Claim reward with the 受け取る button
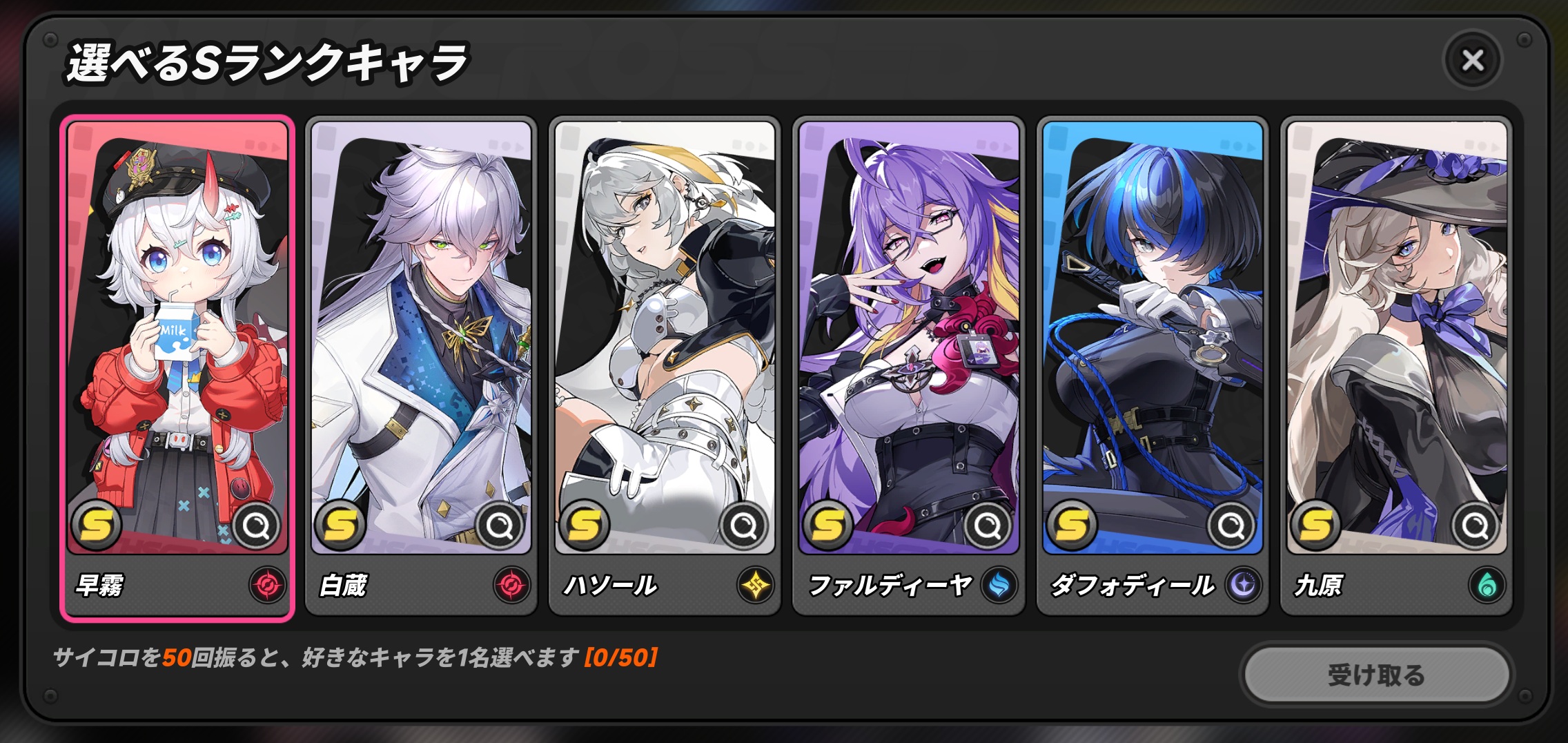This screenshot has width=1568, height=743. (1376, 675)
